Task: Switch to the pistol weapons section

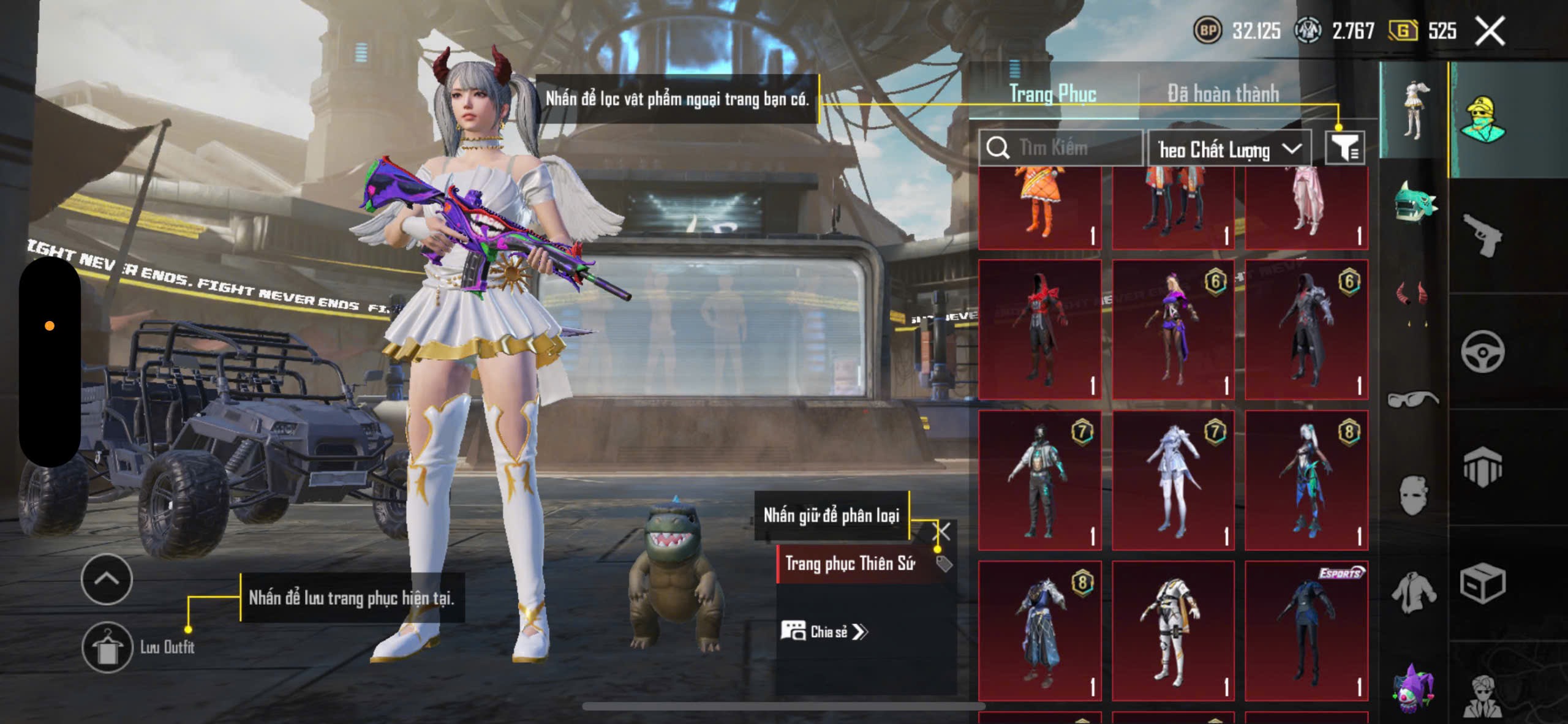Action: click(x=1482, y=236)
